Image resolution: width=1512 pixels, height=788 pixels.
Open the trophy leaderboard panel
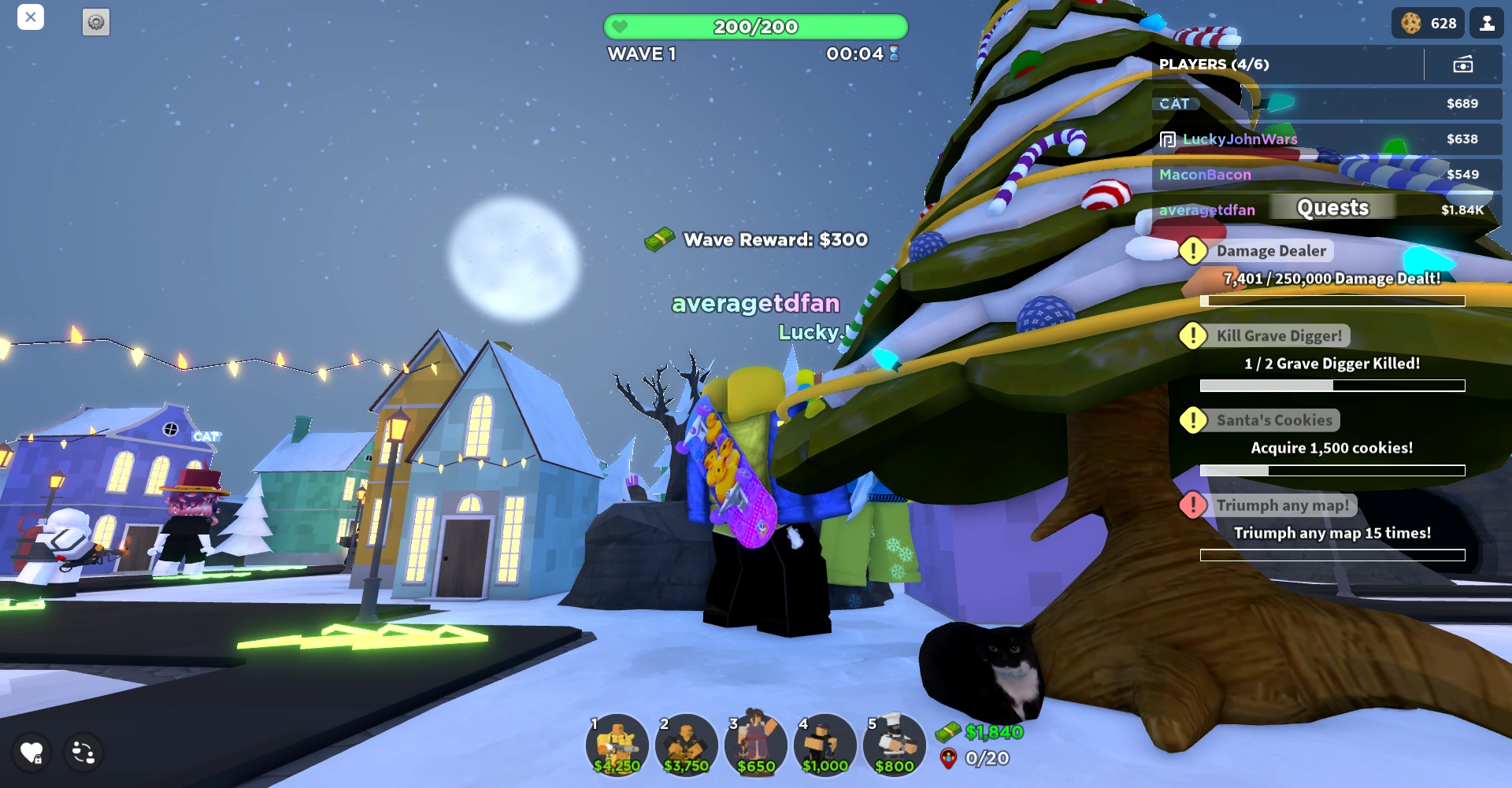click(x=1488, y=23)
